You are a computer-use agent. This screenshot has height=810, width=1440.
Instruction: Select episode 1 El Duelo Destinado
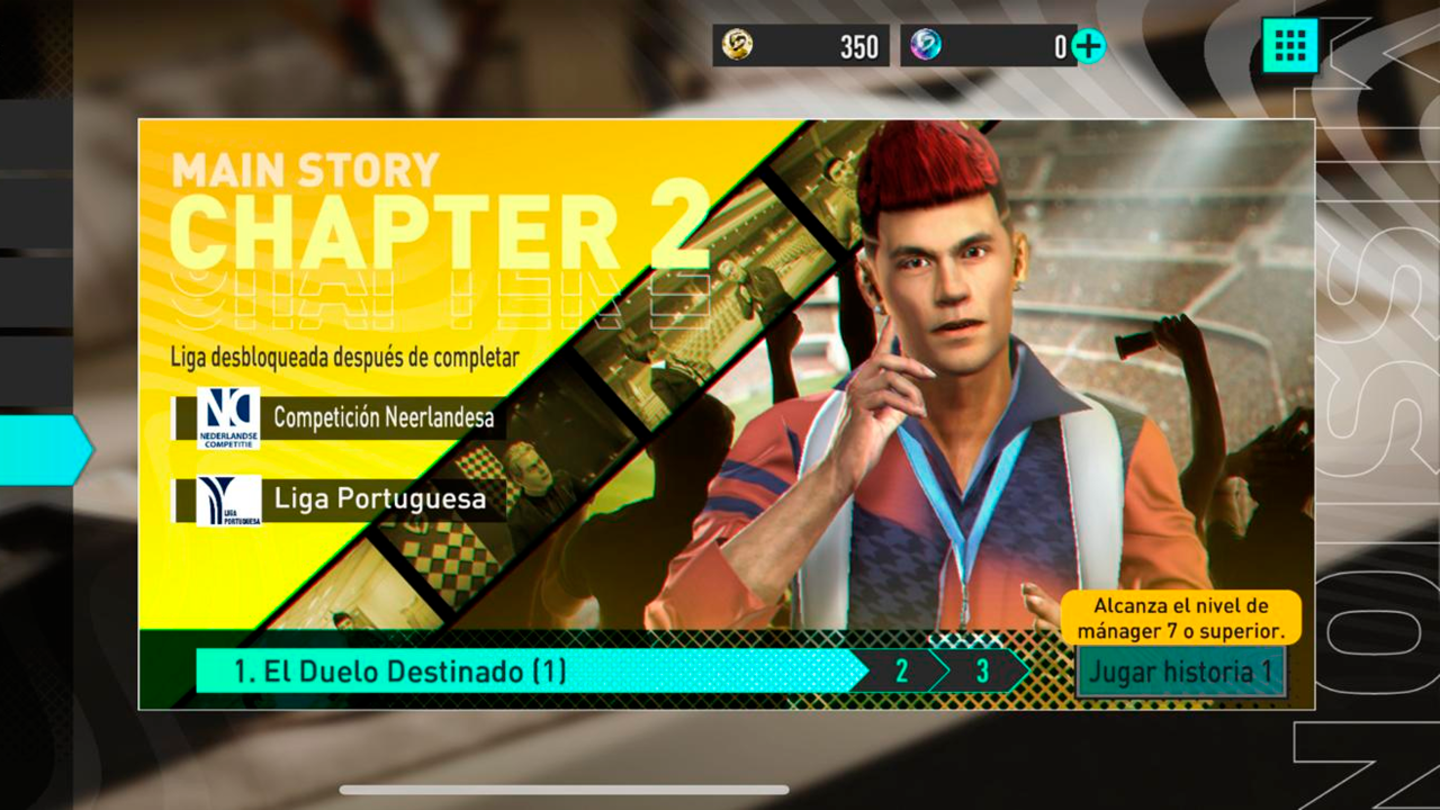coord(530,671)
